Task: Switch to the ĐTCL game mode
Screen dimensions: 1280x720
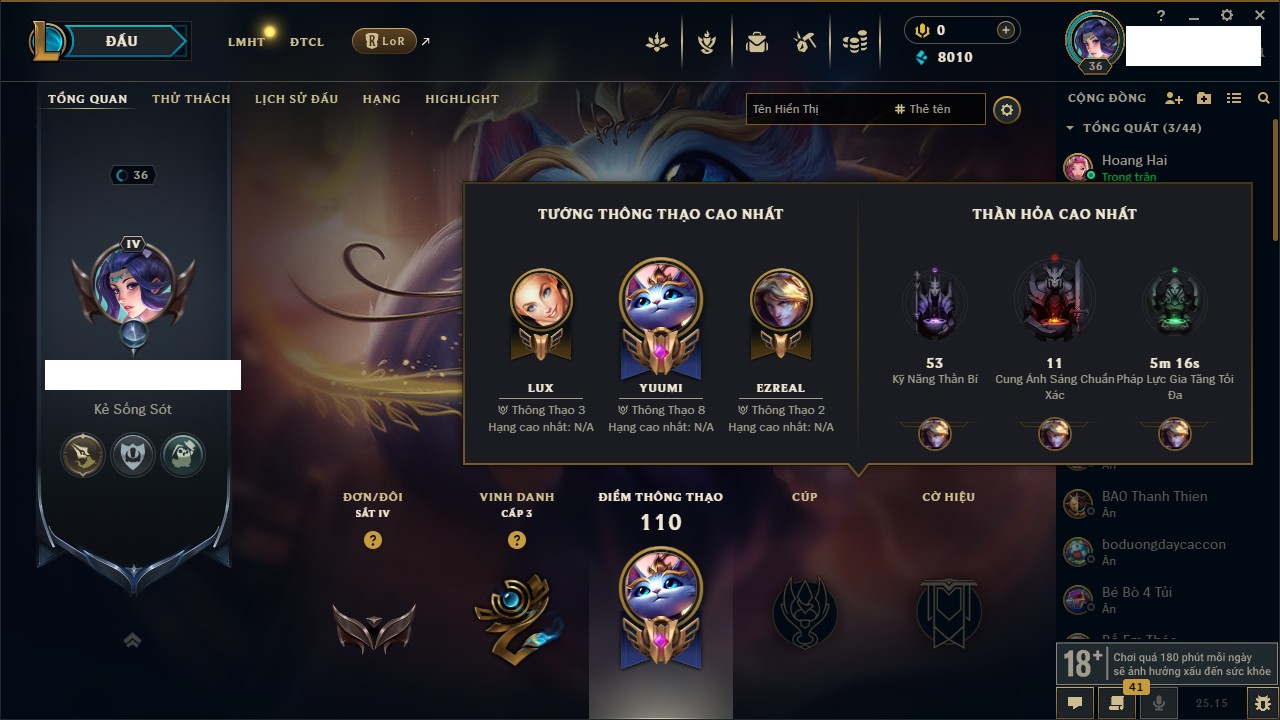Action: click(x=307, y=42)
